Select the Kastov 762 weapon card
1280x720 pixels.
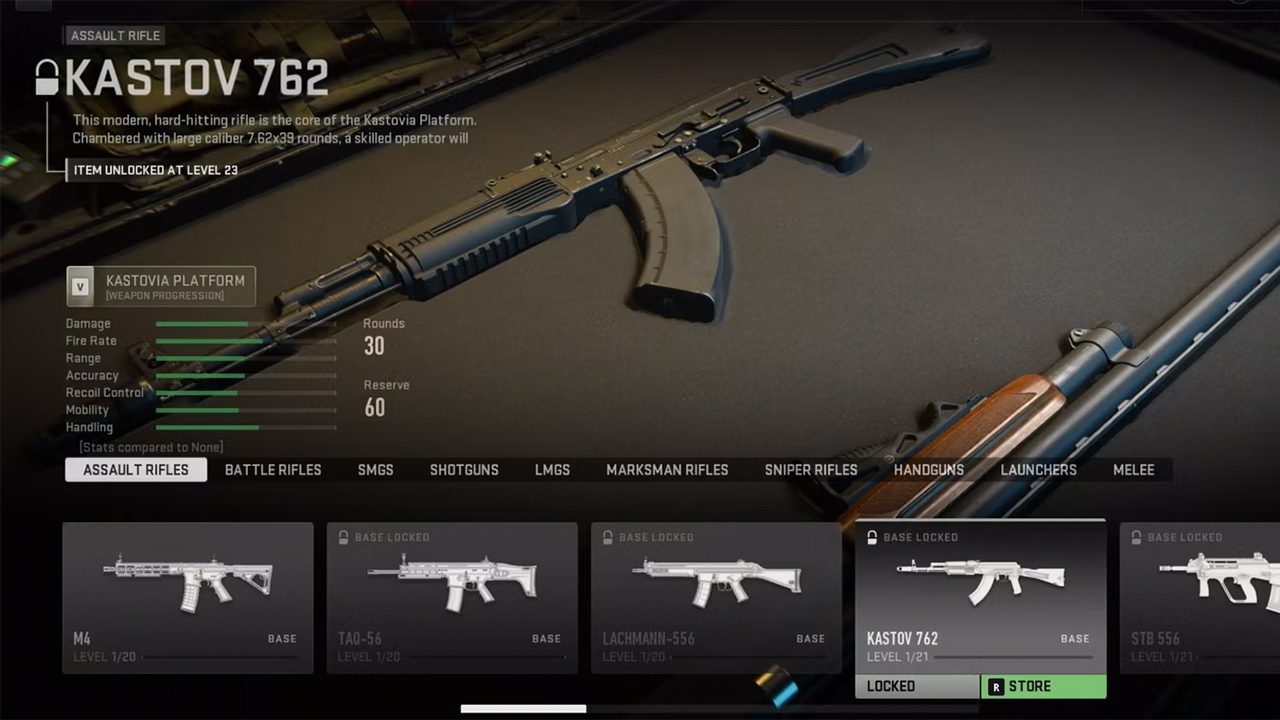click(x=980, y=597)
